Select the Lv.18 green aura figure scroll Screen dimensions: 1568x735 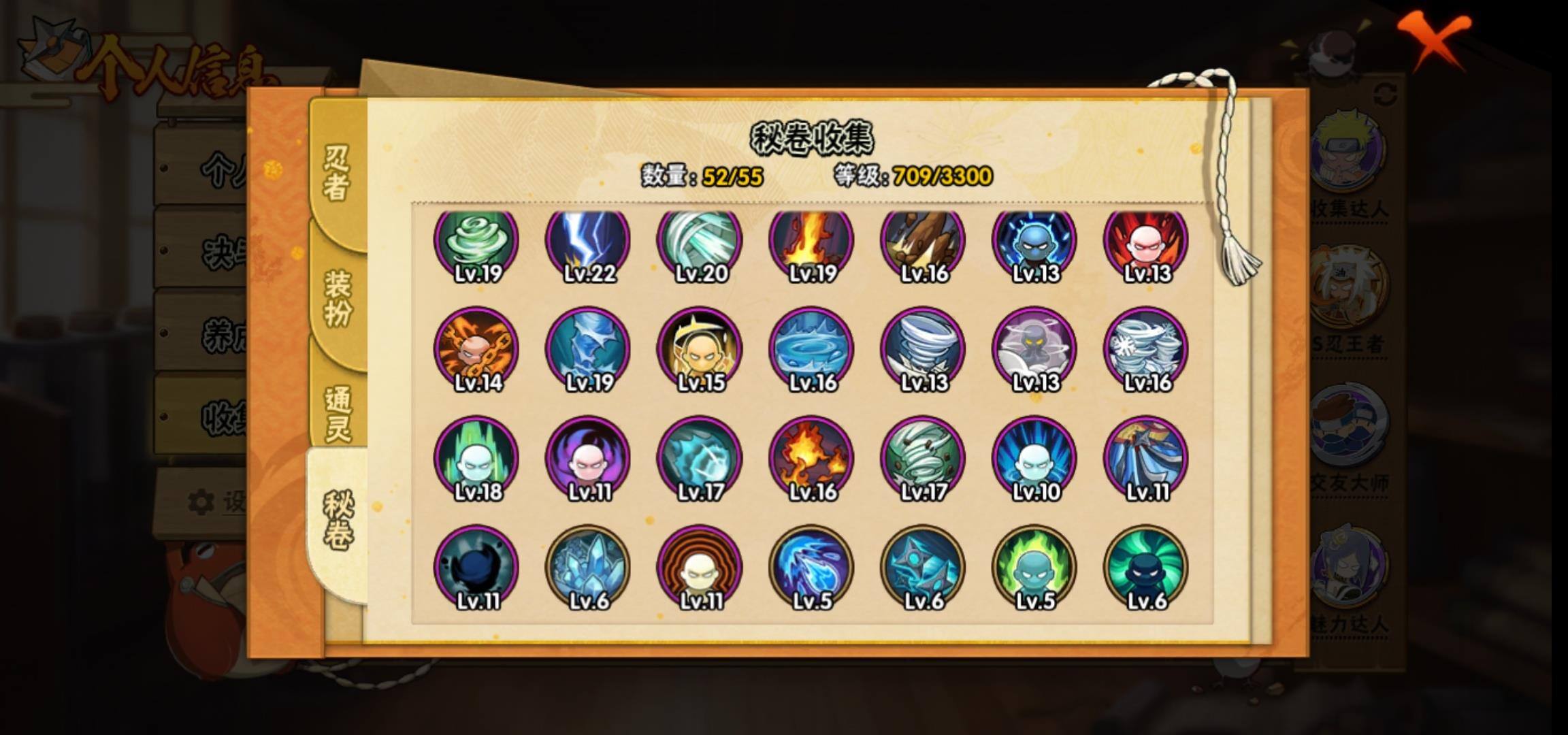(x=476, y=459)
